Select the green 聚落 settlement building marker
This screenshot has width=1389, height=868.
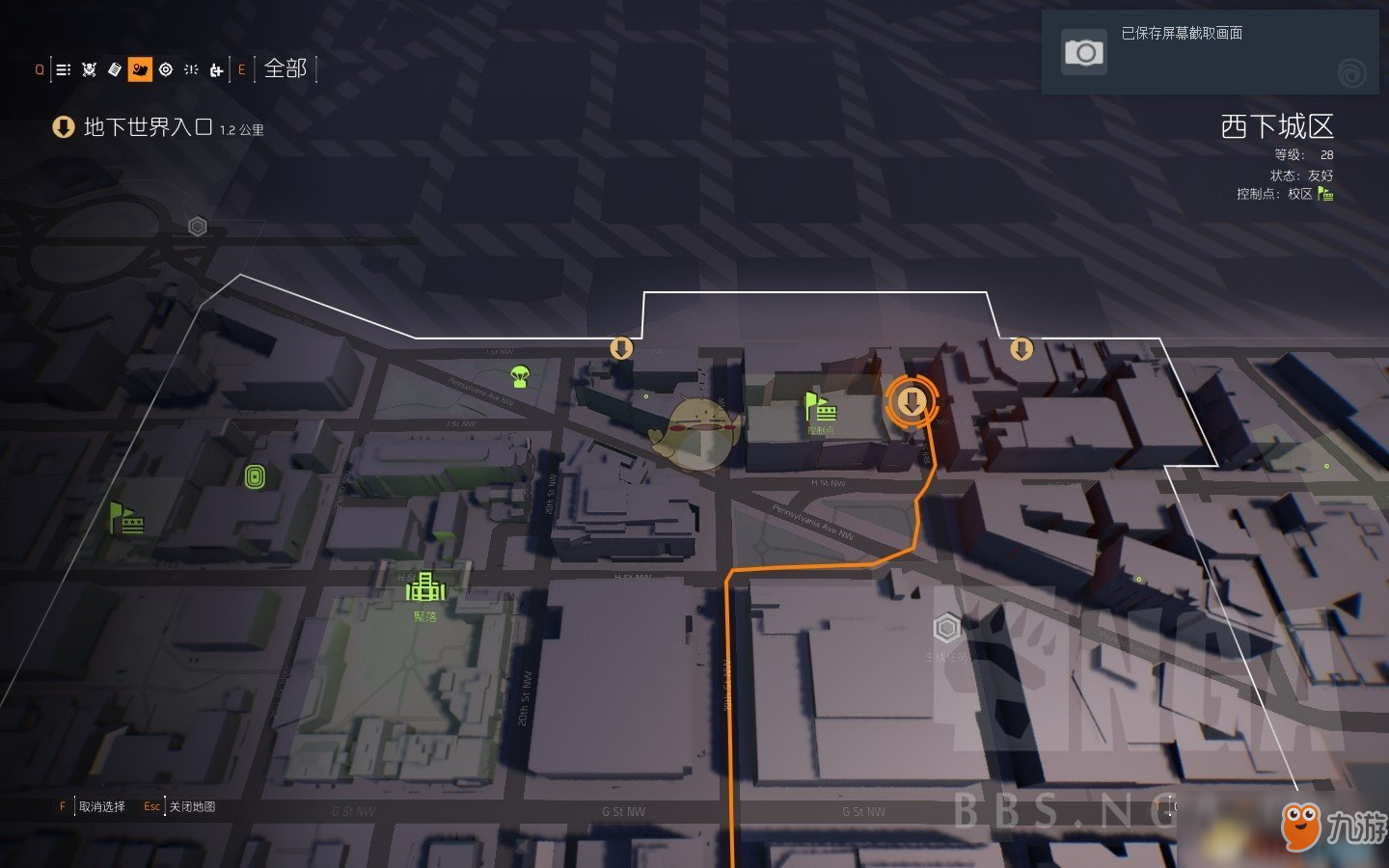coord(424,586)
